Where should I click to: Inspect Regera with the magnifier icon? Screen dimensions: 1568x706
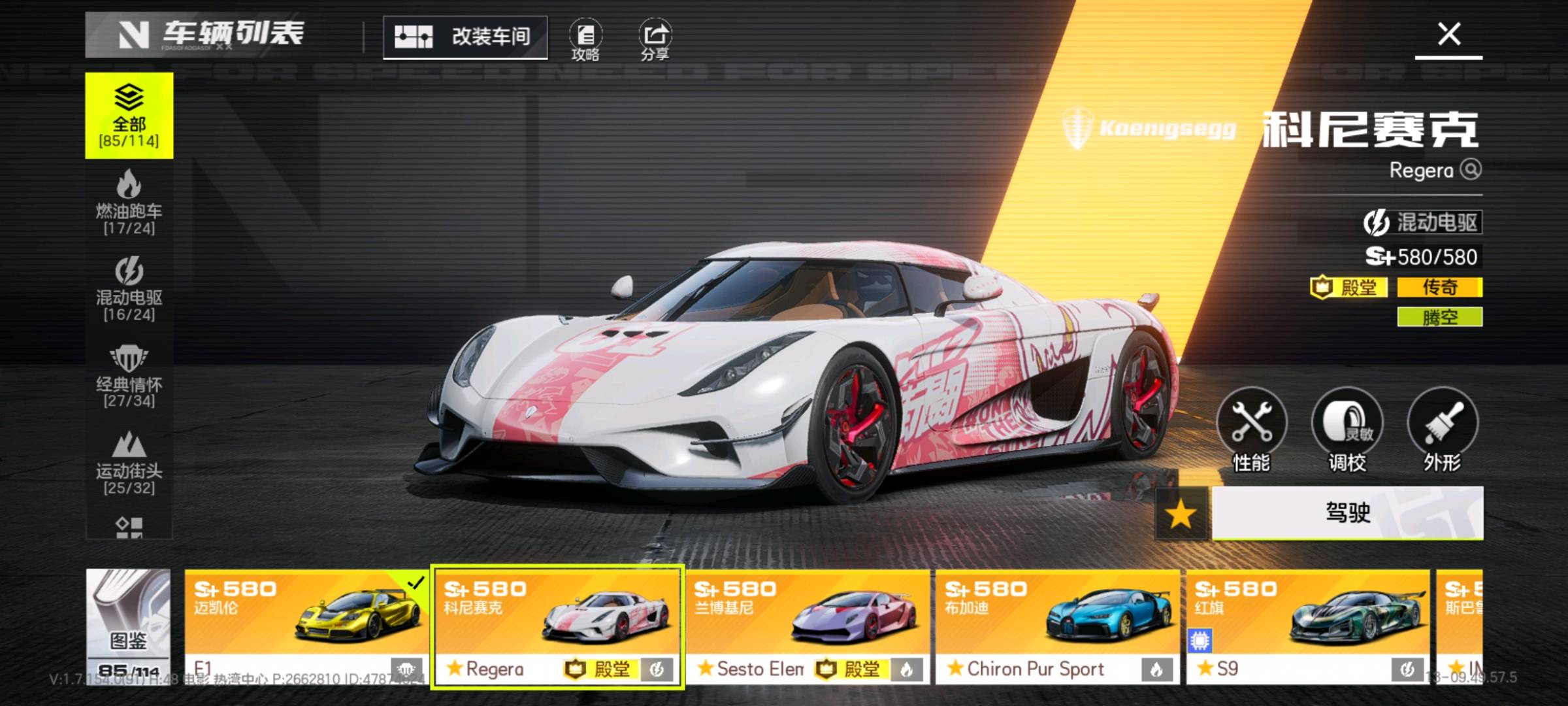click(x=1471, y=170)
